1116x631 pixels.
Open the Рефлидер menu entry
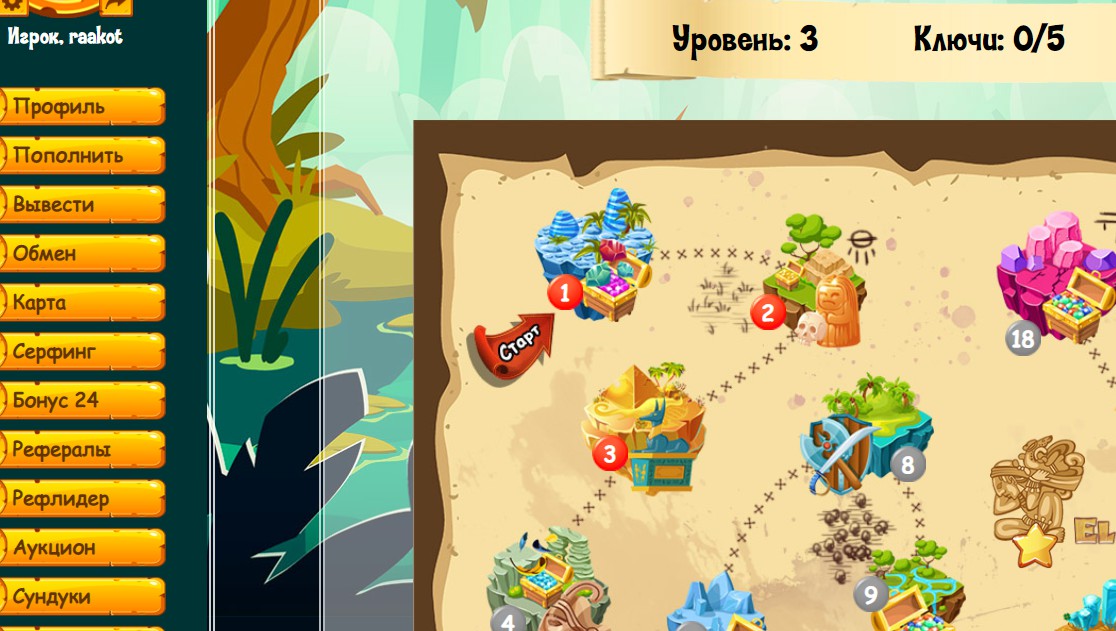click(x=82, y=498)
